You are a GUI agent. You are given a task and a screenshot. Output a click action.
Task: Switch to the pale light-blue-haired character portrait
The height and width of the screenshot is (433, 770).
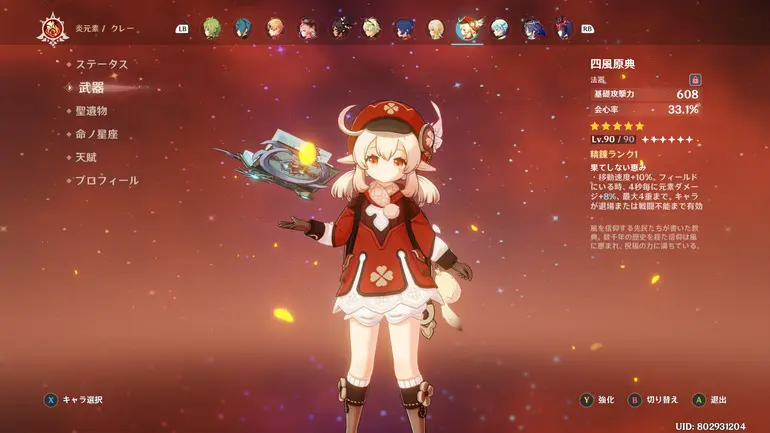[x=499, y=28]
